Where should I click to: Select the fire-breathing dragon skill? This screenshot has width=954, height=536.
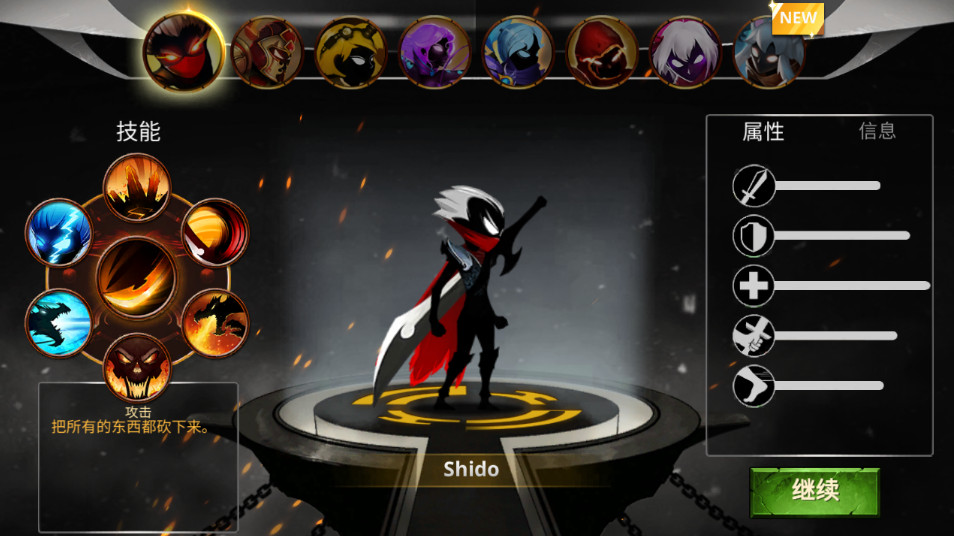[x=214, y=322]
